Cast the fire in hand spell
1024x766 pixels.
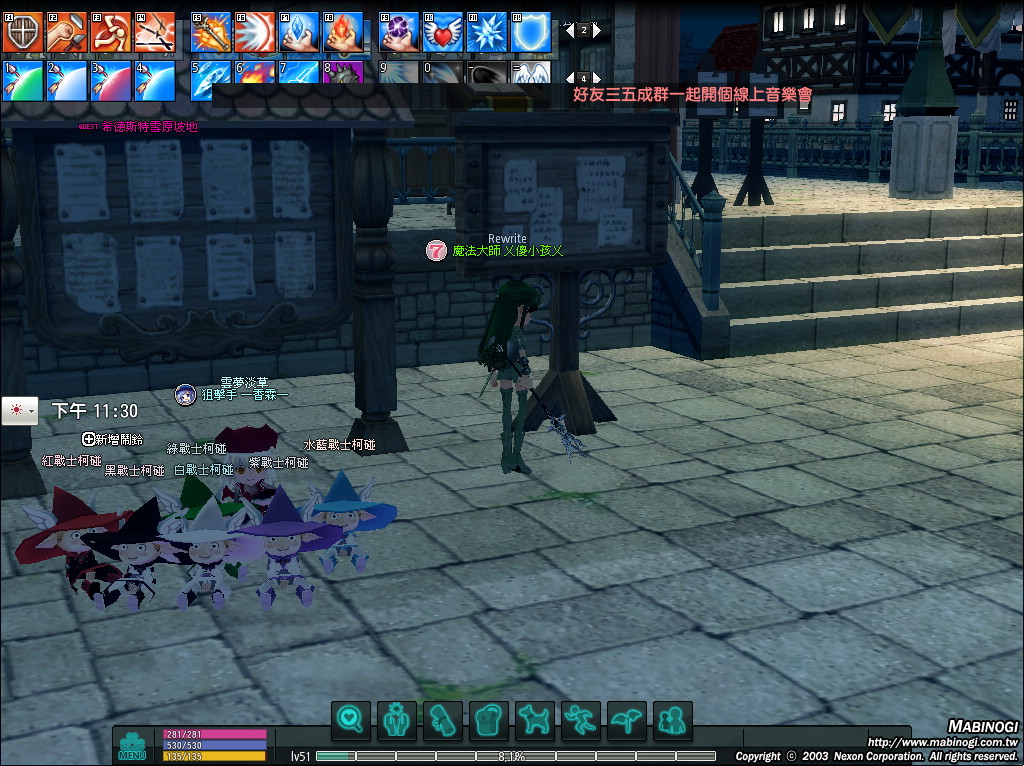343,32
